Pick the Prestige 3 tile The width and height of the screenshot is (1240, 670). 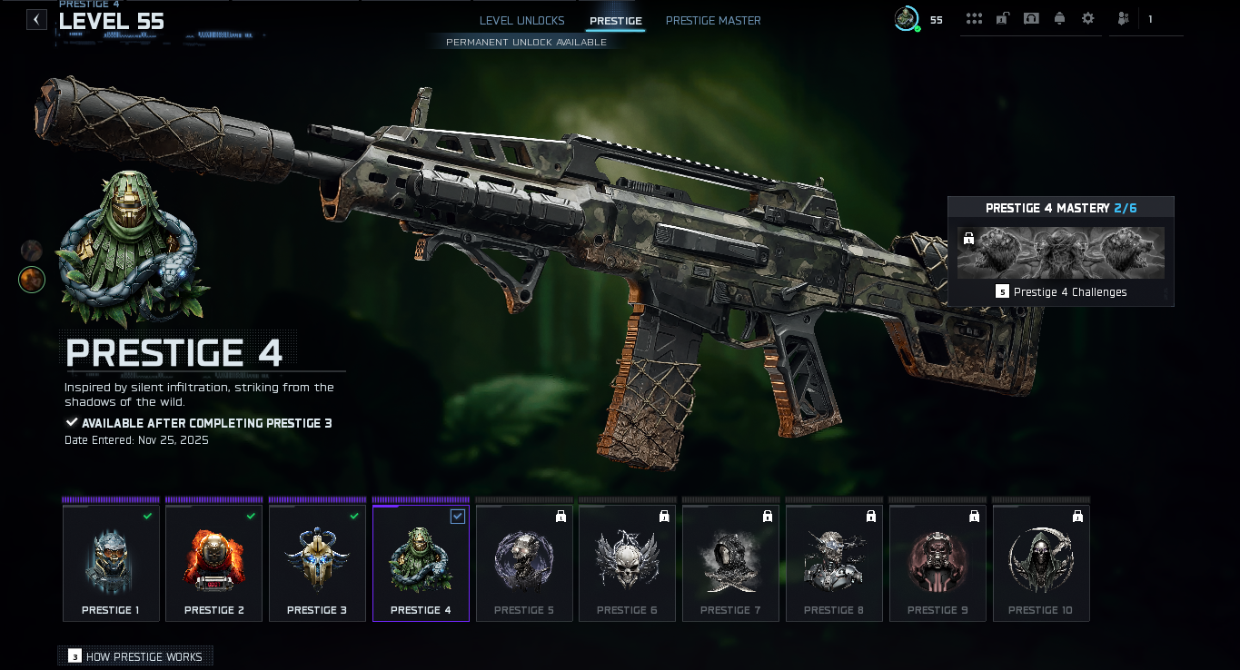click(x=317, y=563)
